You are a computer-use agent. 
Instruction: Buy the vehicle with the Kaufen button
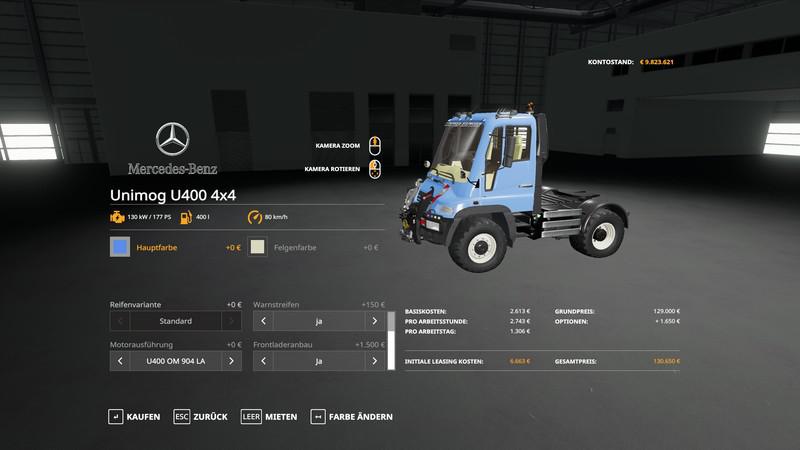134,416
